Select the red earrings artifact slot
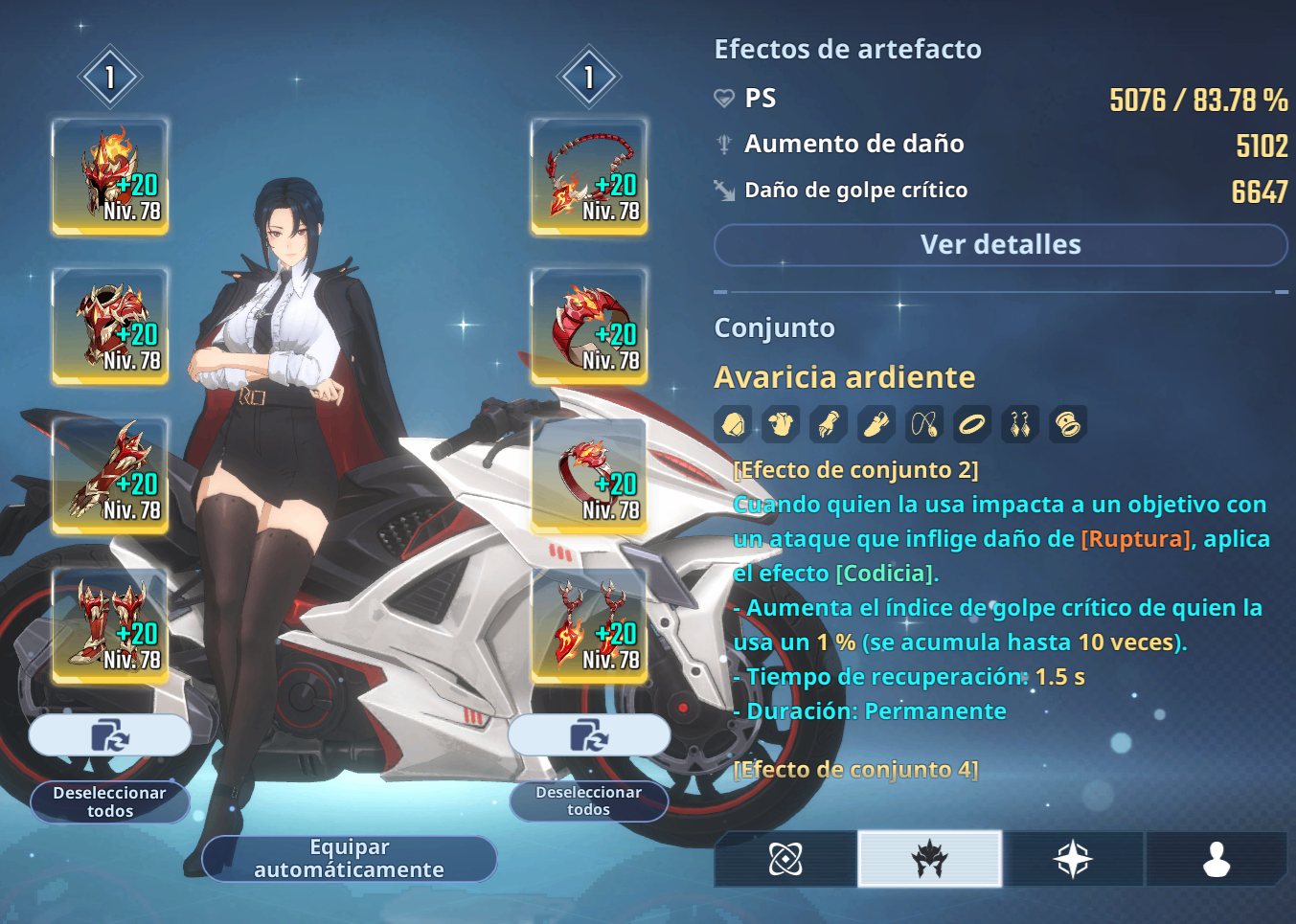 pyautogui.click(x=589, y=625)
